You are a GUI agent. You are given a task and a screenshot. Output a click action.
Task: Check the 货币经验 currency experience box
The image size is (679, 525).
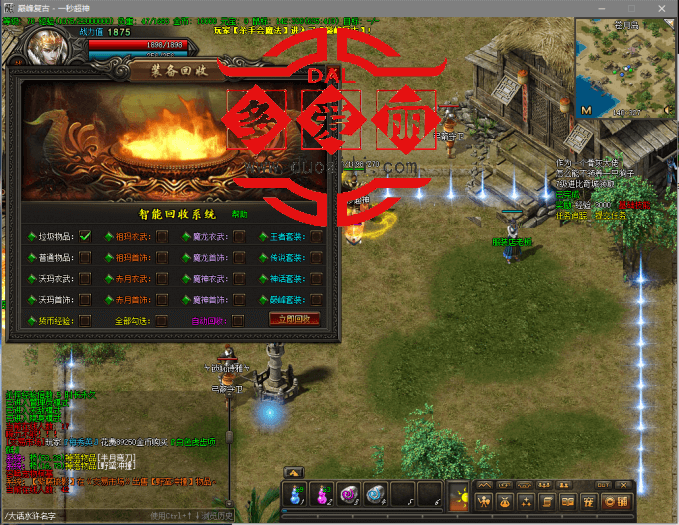pos(85,320)
